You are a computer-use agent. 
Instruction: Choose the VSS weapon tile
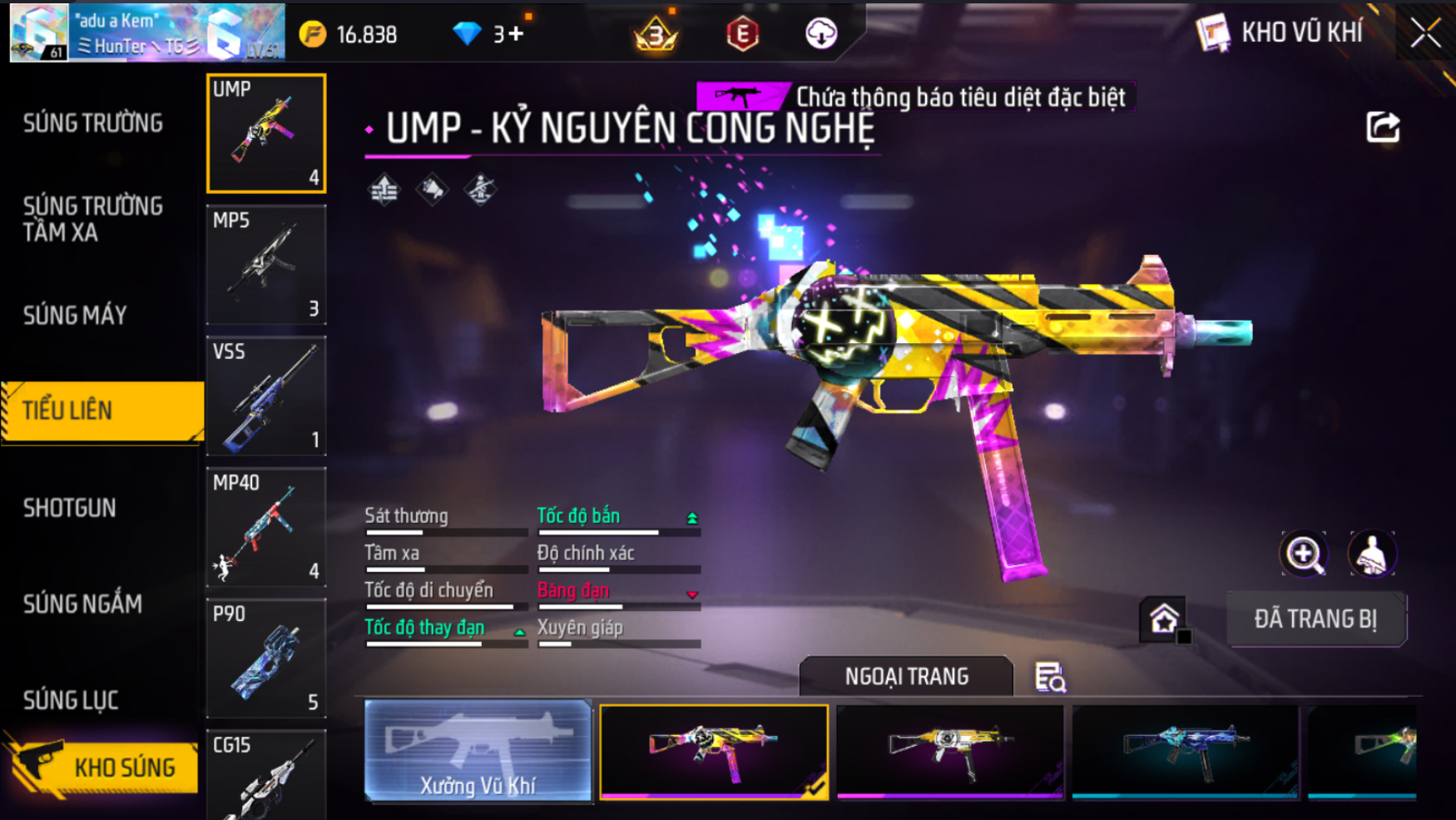pyautogui.click(x=266, y=396)
